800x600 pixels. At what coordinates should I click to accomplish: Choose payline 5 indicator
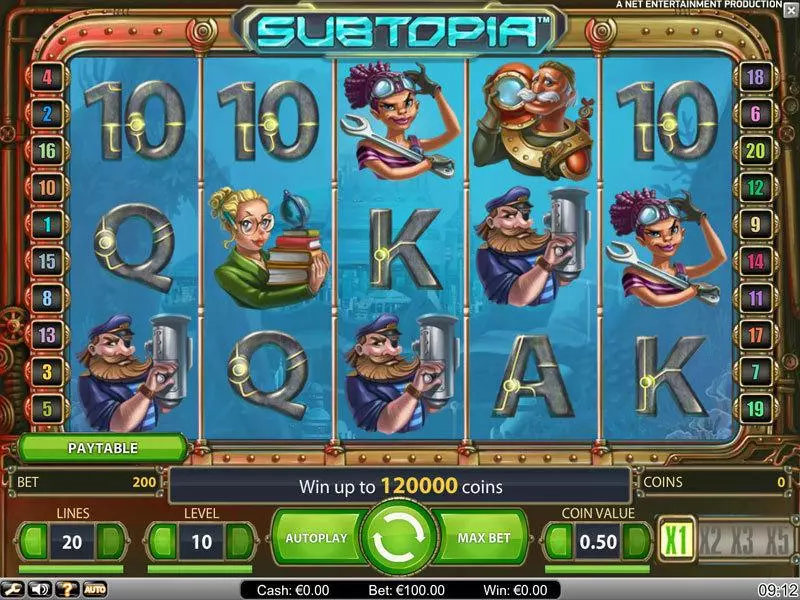47,408
